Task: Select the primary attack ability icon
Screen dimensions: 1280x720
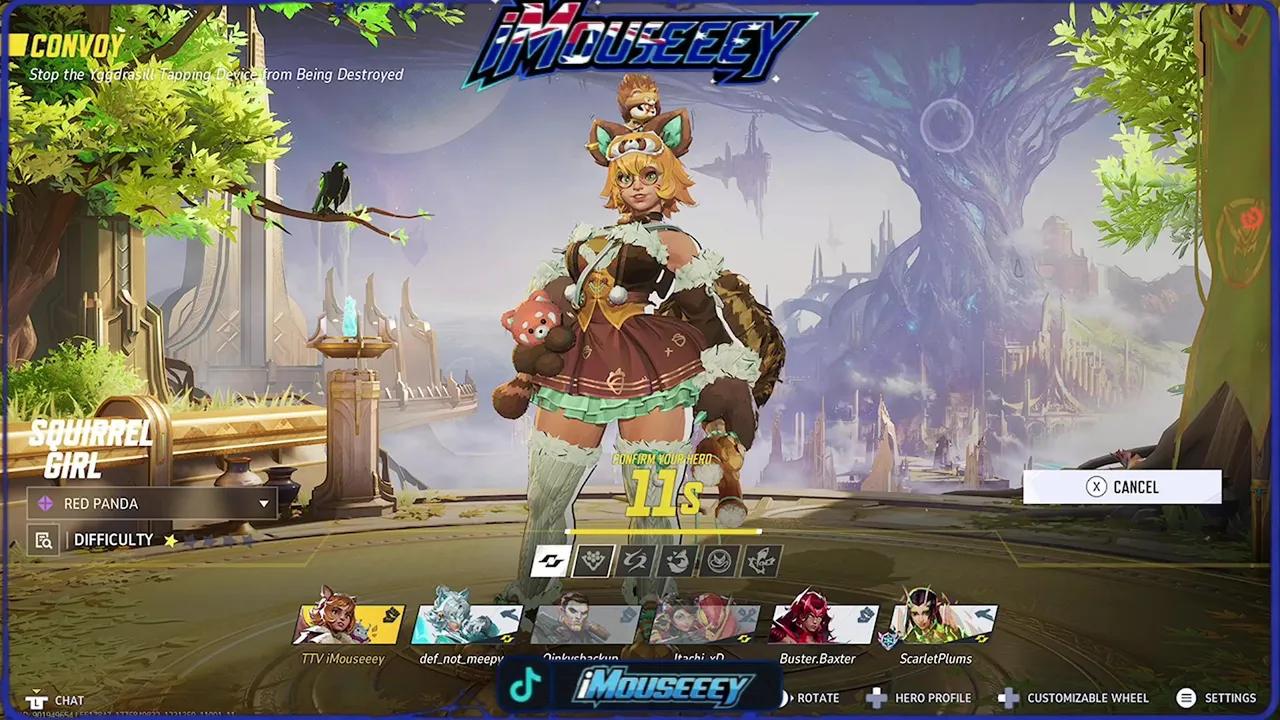Action: [x=549, y=561]
